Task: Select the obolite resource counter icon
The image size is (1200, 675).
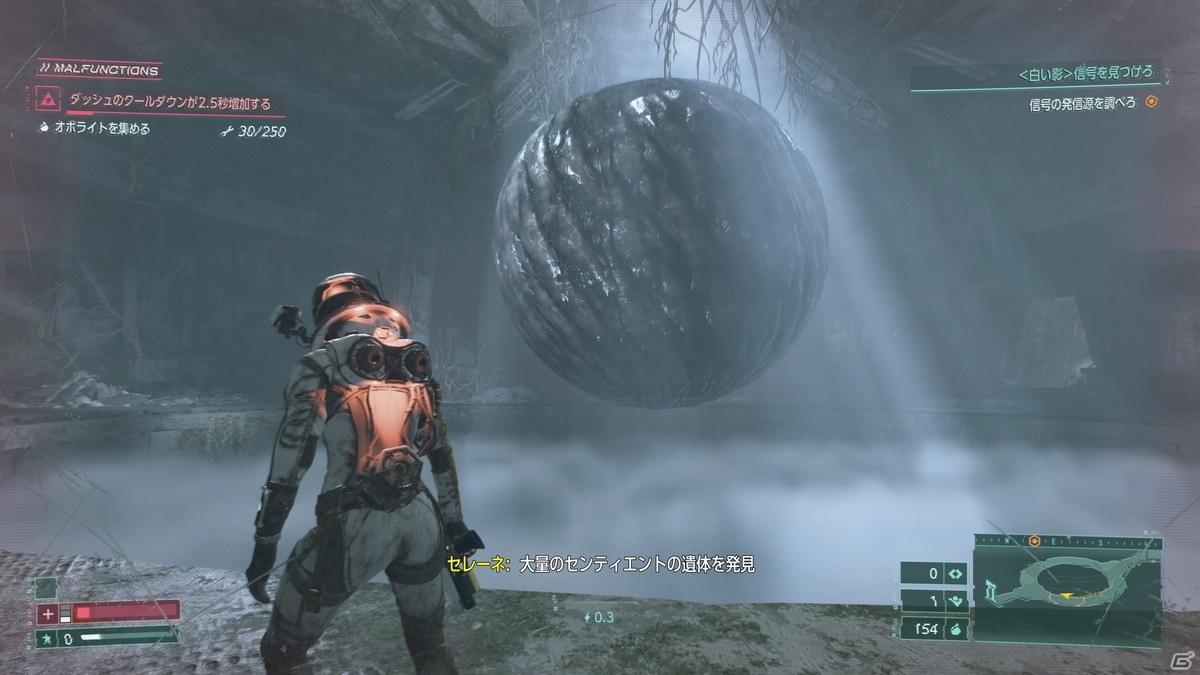Action: click(955, 629)
